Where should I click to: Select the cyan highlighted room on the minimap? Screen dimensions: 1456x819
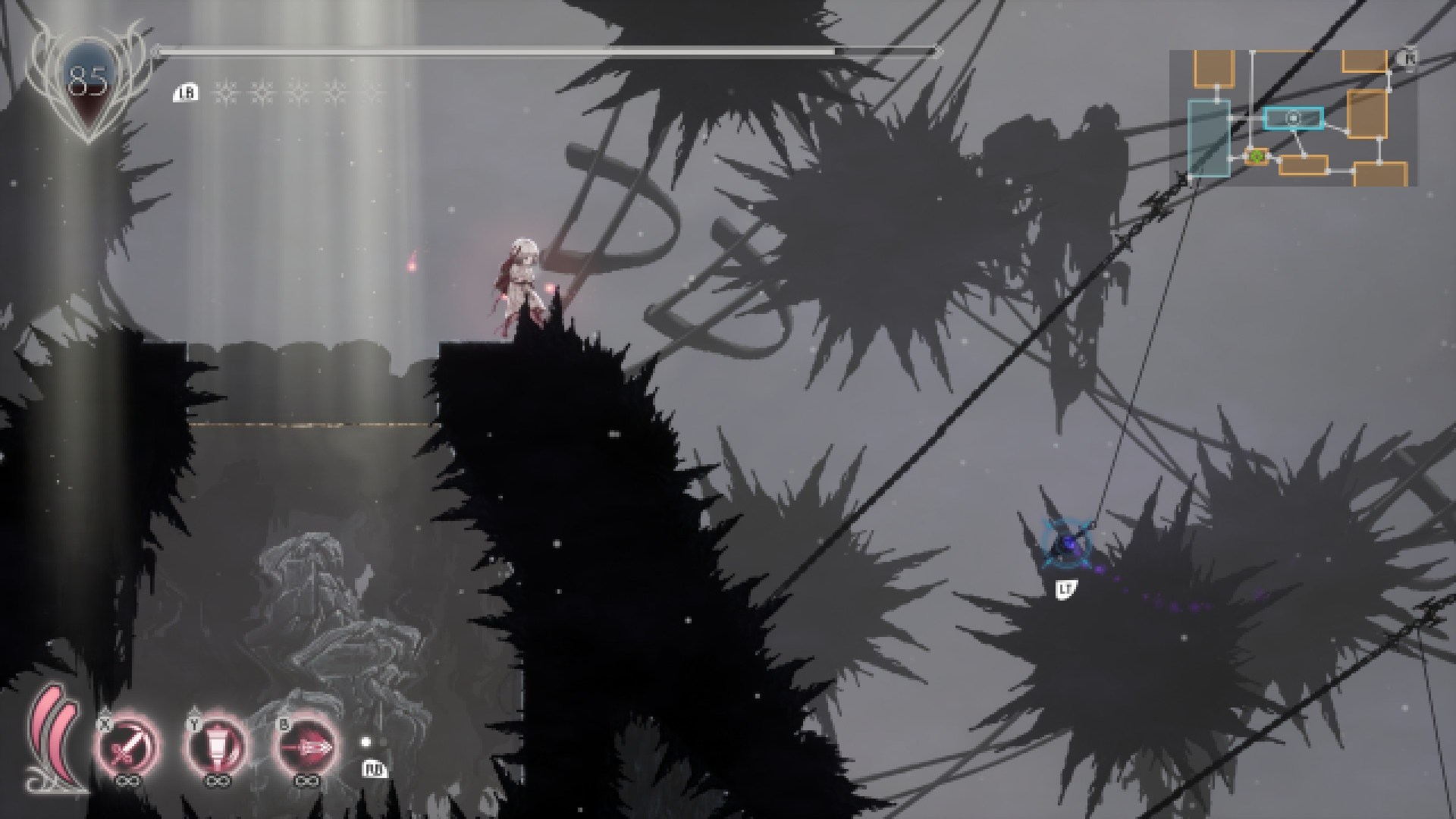click(x=1294, y=118)
